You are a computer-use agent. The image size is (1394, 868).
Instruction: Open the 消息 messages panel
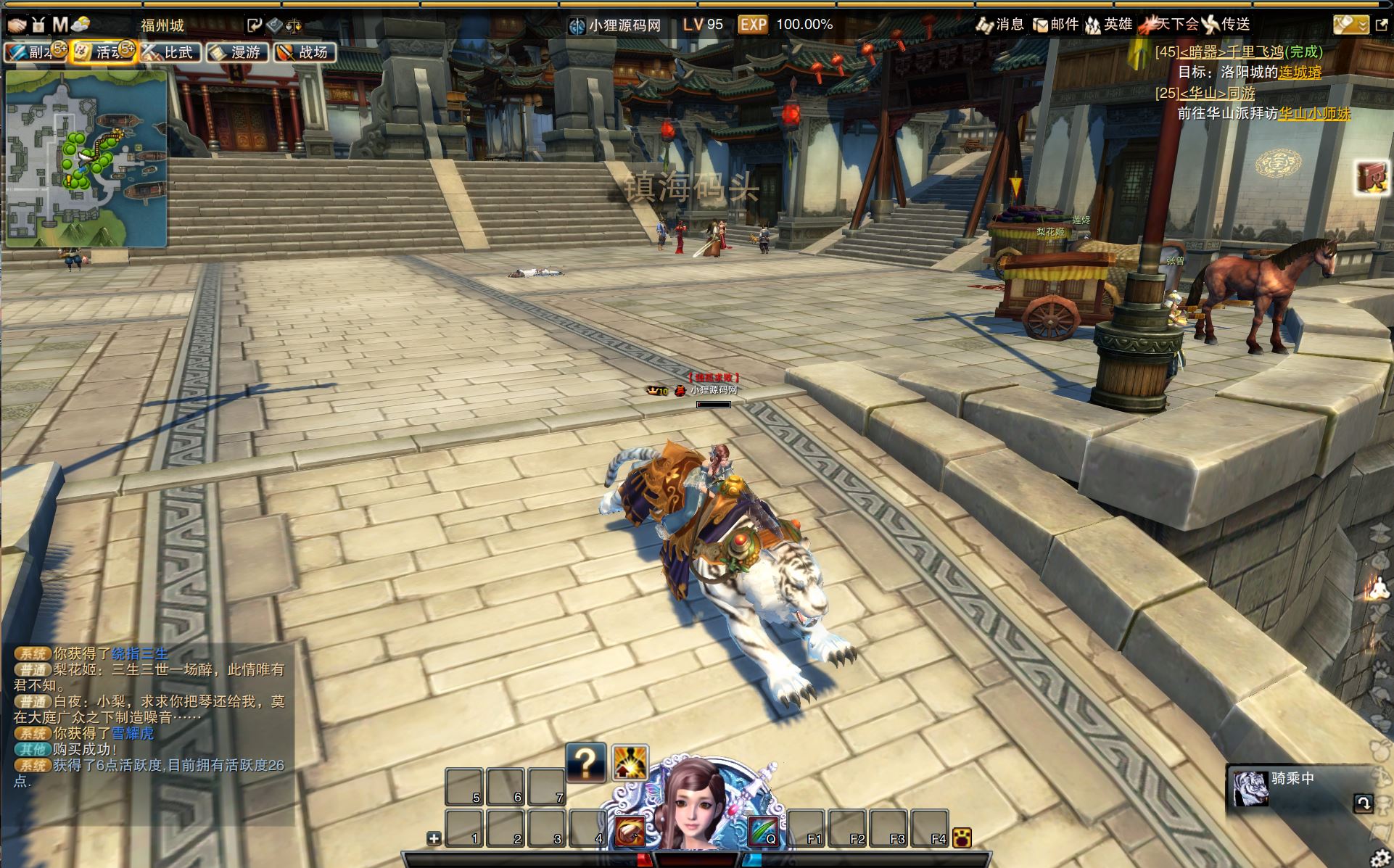tap(1000, 25)
